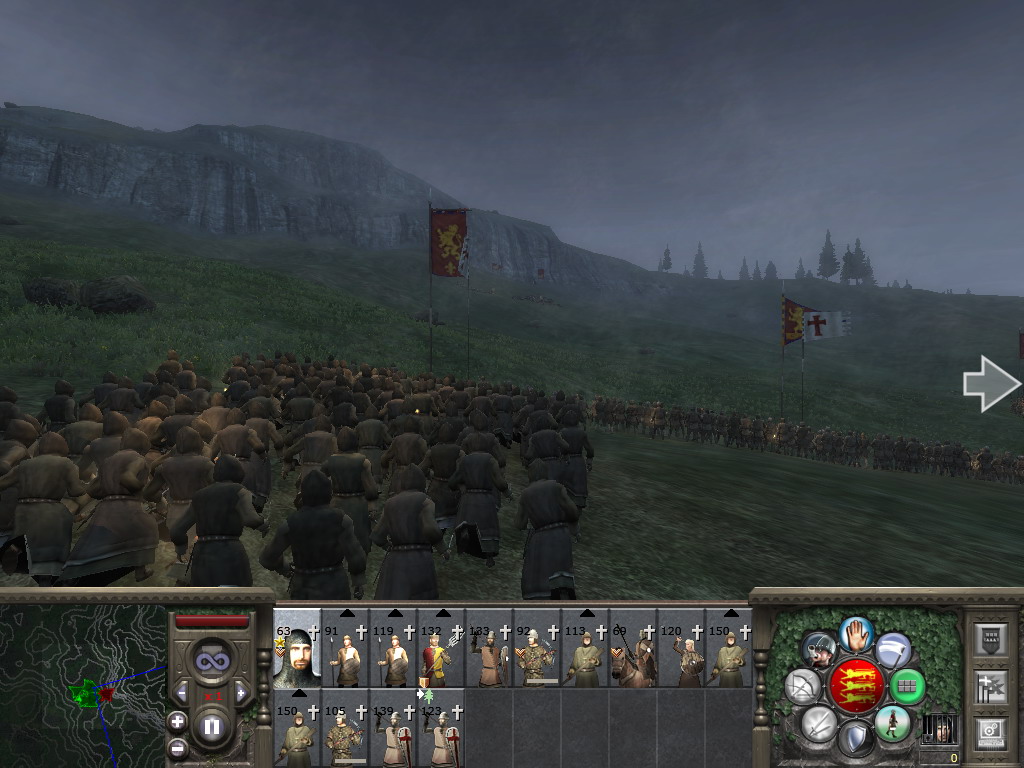The height and width of the screenshot is (768, 1024).
Task: Toggle the run mode icon
Action: (892, 723)
